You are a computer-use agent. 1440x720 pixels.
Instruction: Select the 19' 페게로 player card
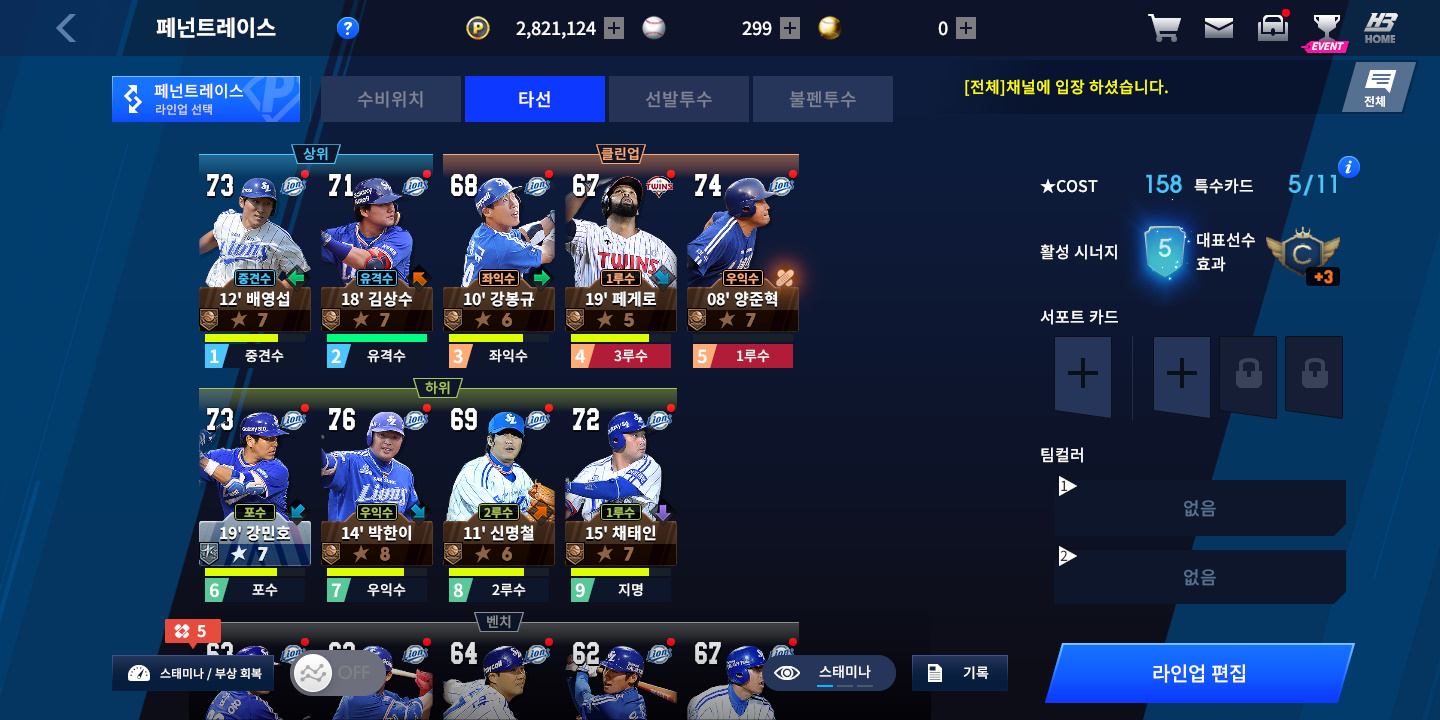pyautogui.click(x=621, y=250)
